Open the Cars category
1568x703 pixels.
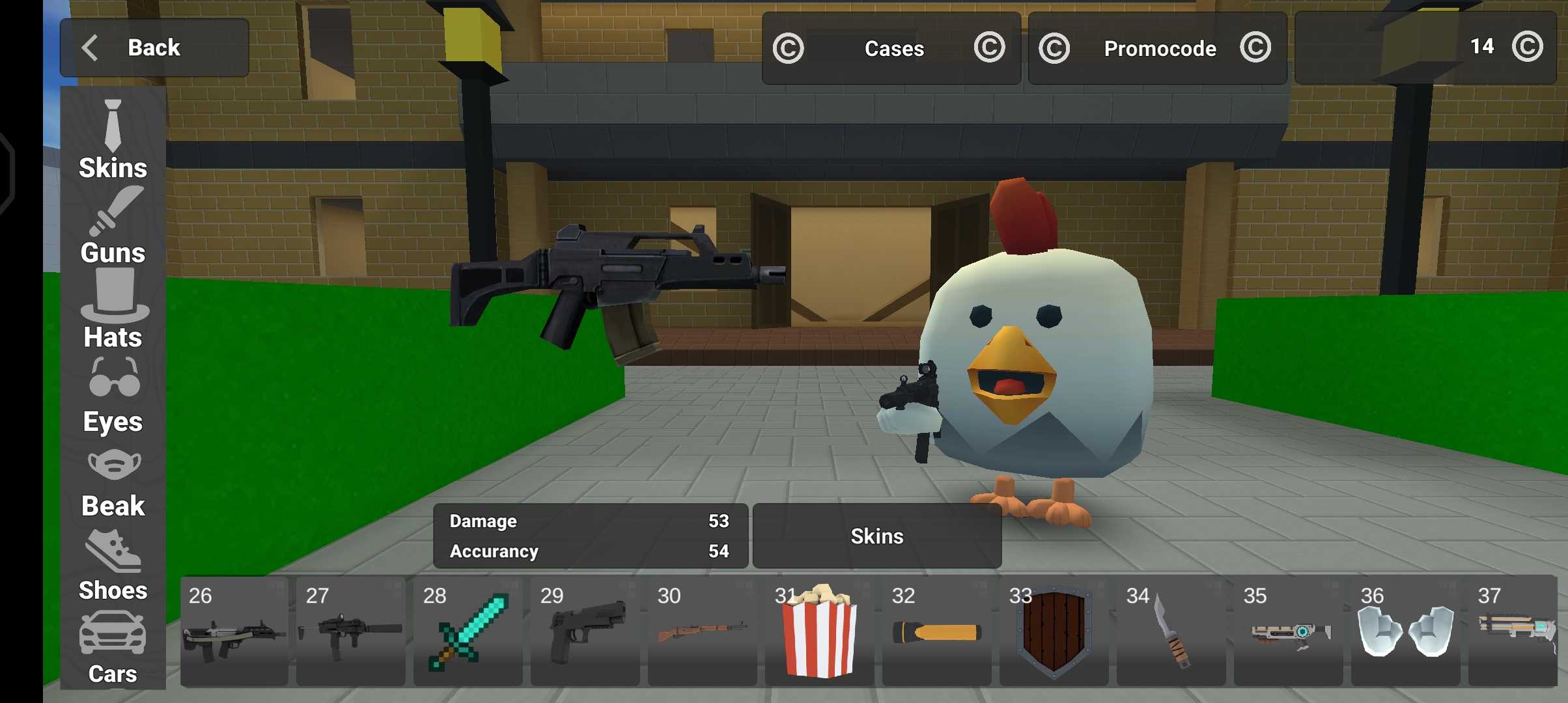click(x=113, y=648)
